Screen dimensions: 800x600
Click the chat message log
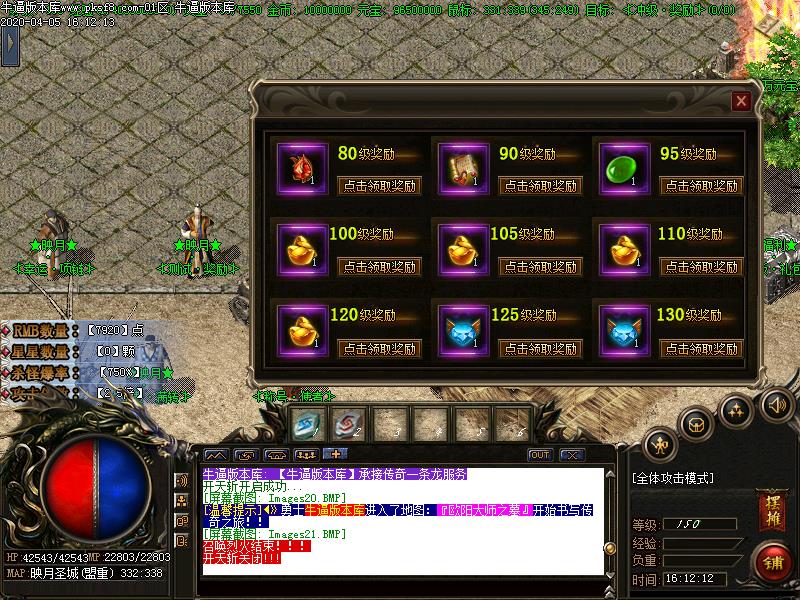coord(400,520)
